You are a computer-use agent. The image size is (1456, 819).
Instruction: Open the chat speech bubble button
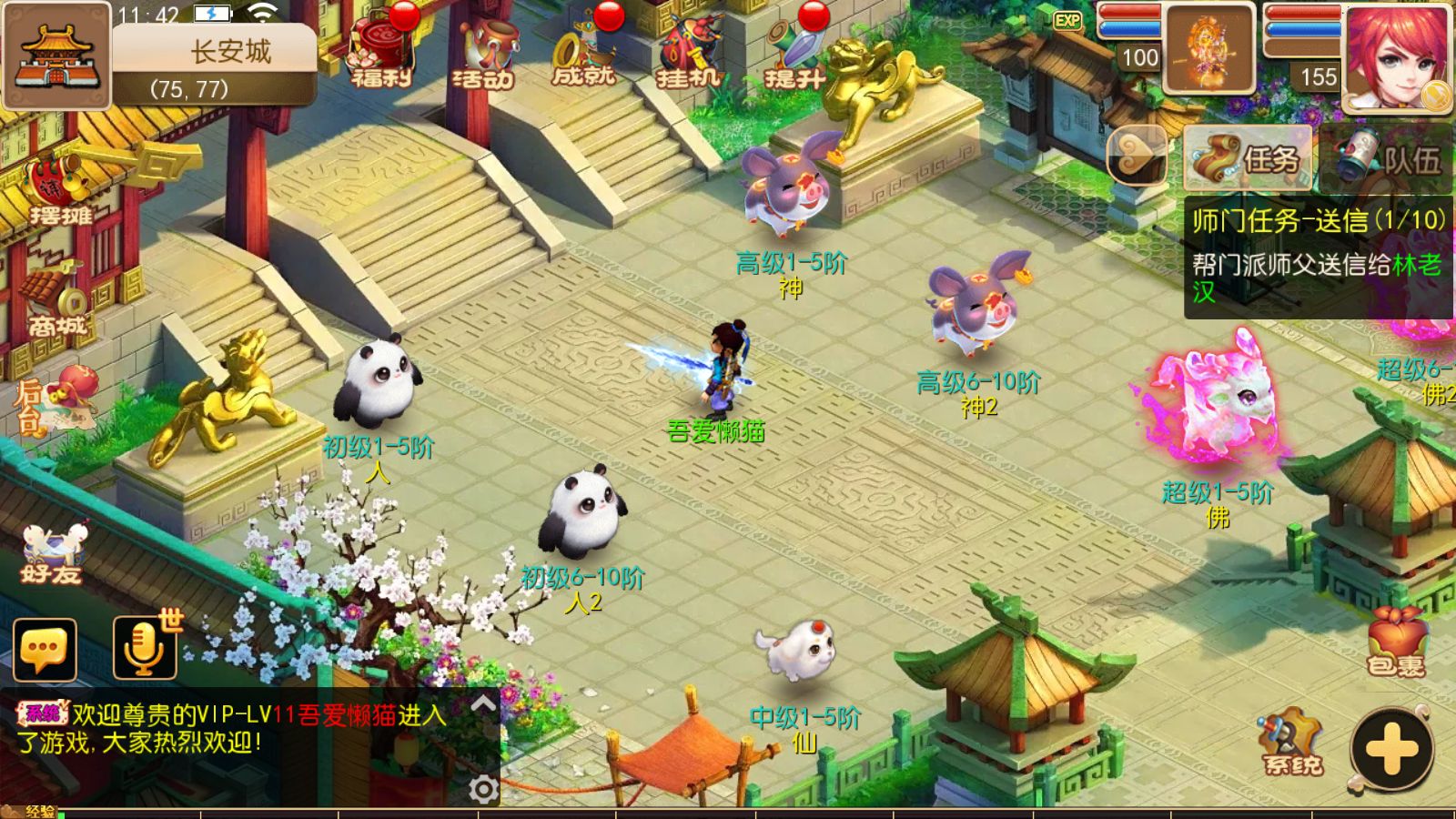tap(45, 650)
